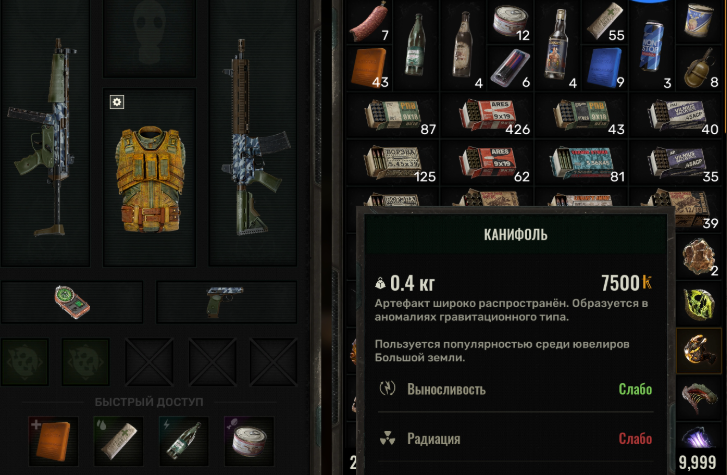Viewport: 727px width, 475px height.
Task: Open the armor slot gear settings icon
Action: [116, 102]
